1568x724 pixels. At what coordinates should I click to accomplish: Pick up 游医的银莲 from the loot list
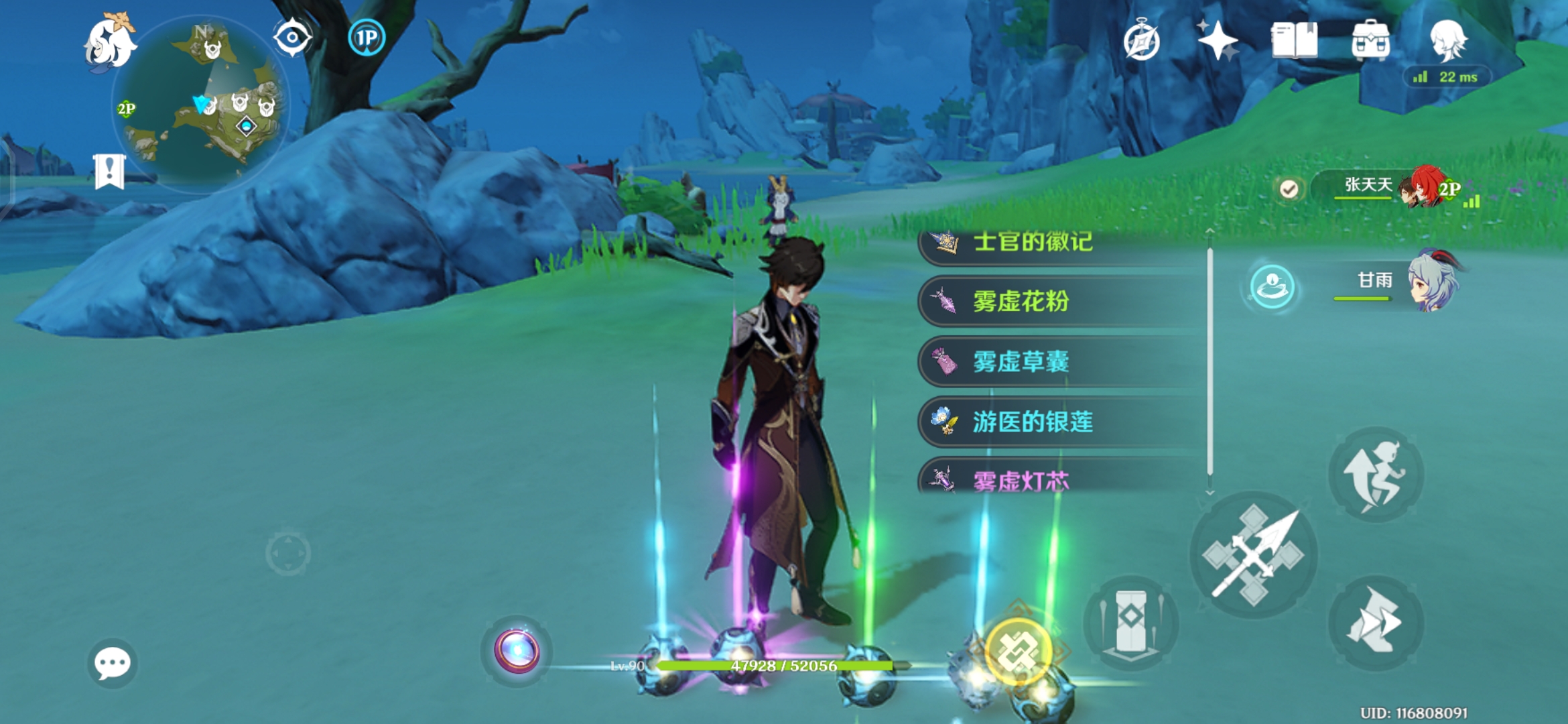[x=1059, y=422]
